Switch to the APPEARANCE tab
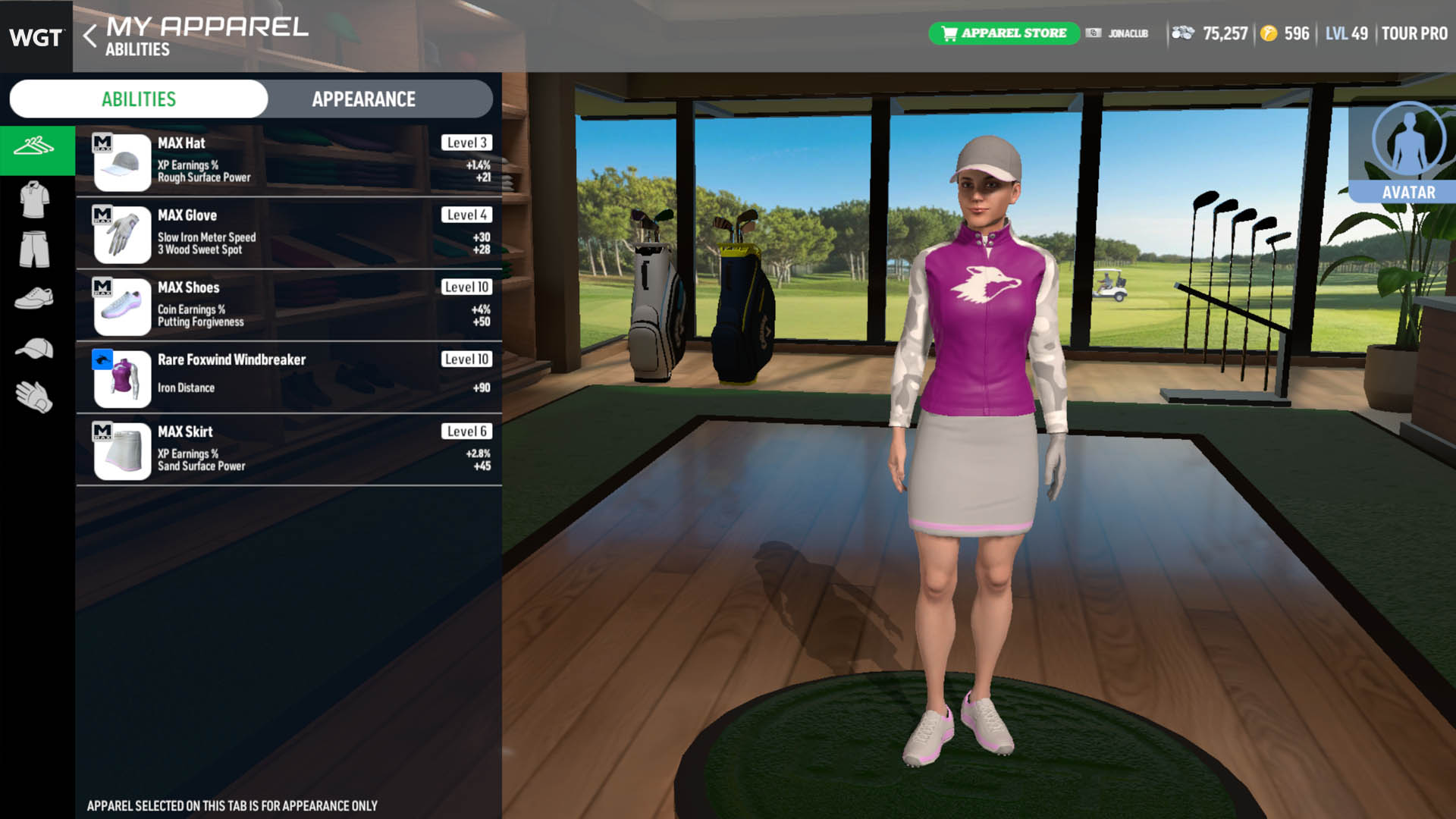Screen dimensions: 1456x819 point(362,99)
